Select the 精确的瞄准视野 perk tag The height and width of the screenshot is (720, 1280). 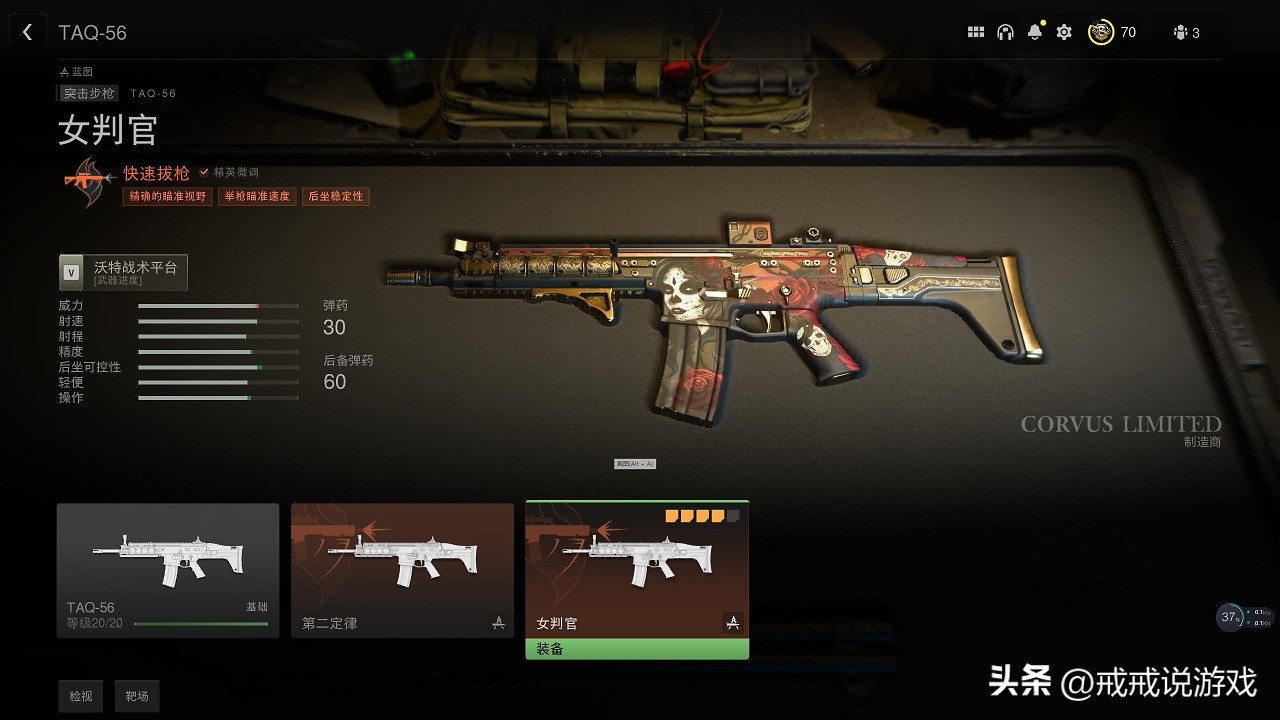(166, 196)
